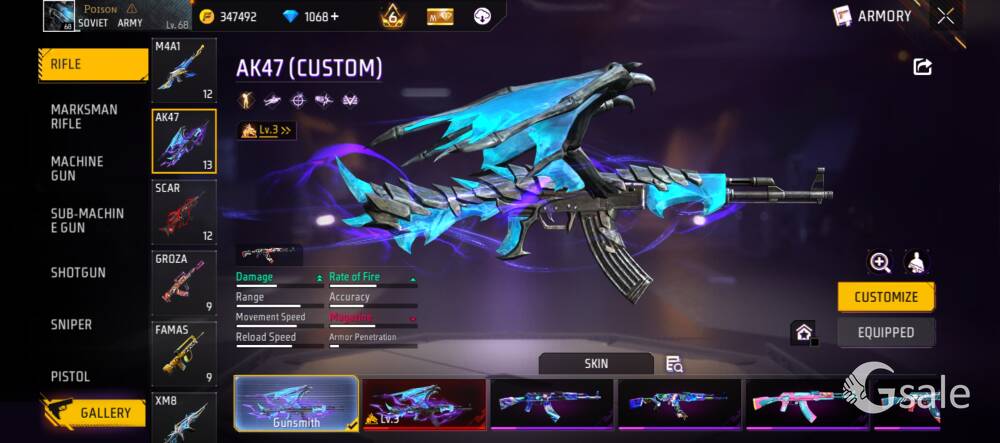This screenshot has height=443, width=1000.
Task: Pick the SCAR weapon tile
Action: [184, 212]
